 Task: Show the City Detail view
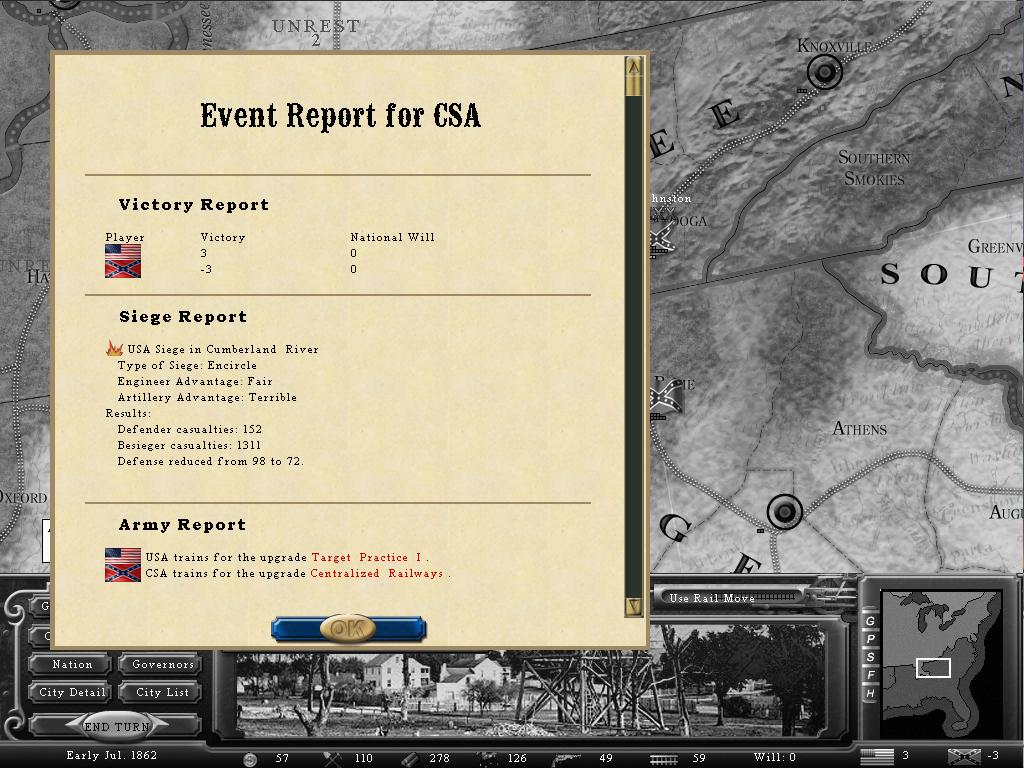72,692
